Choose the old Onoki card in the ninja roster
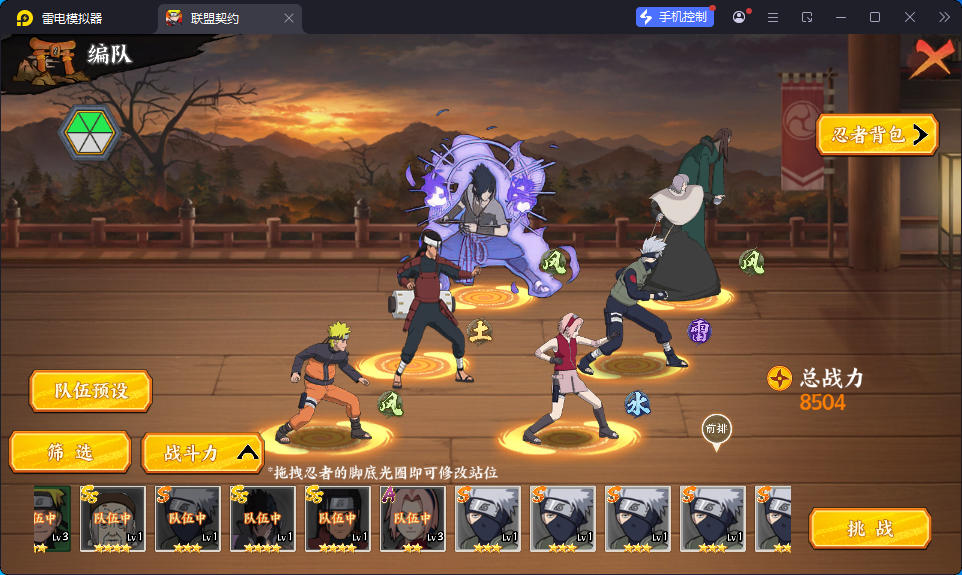Screen dimensions: 962x575 coord(112,519)
